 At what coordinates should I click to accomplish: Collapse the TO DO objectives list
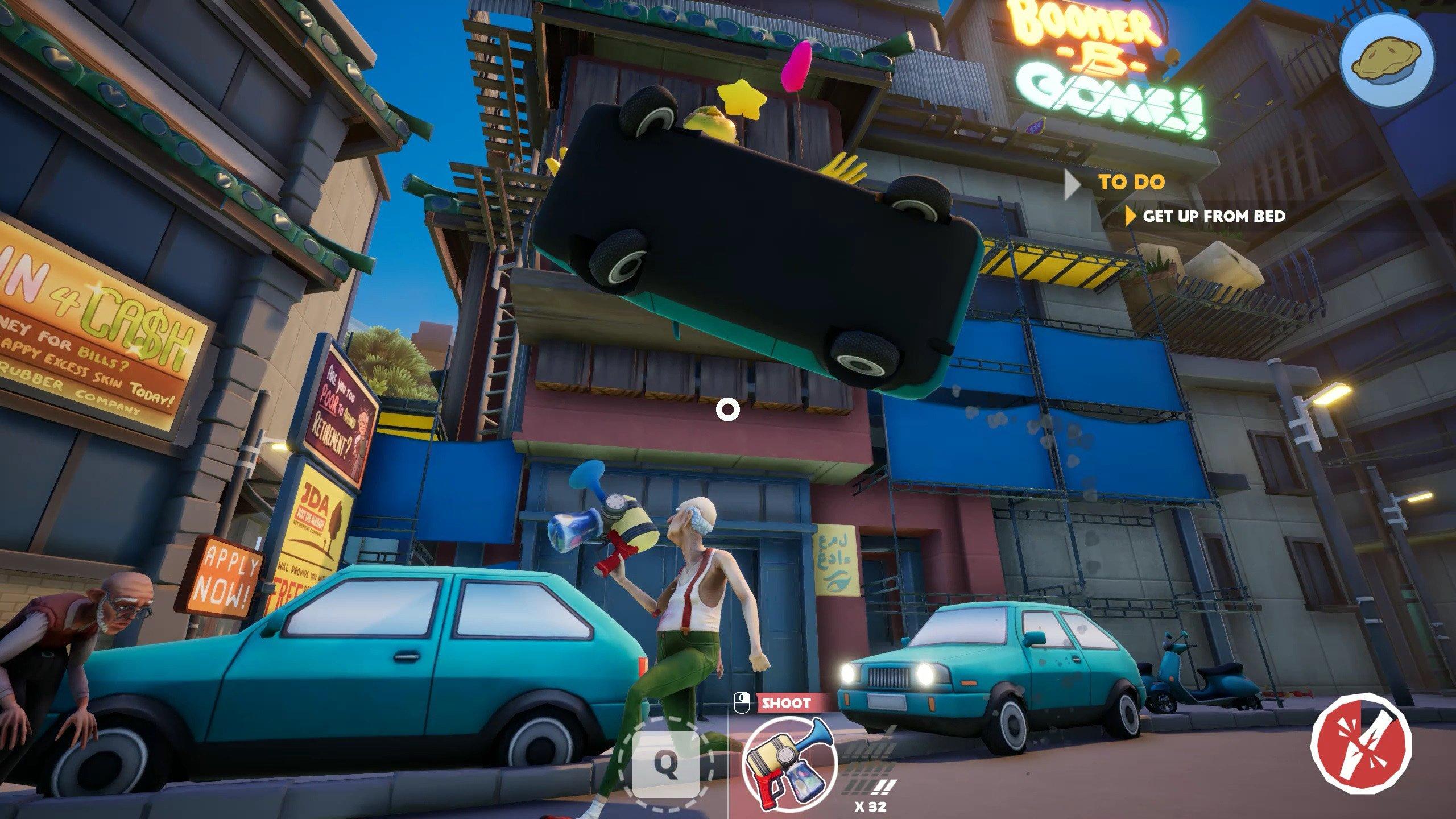click(x=1073, y=183)
